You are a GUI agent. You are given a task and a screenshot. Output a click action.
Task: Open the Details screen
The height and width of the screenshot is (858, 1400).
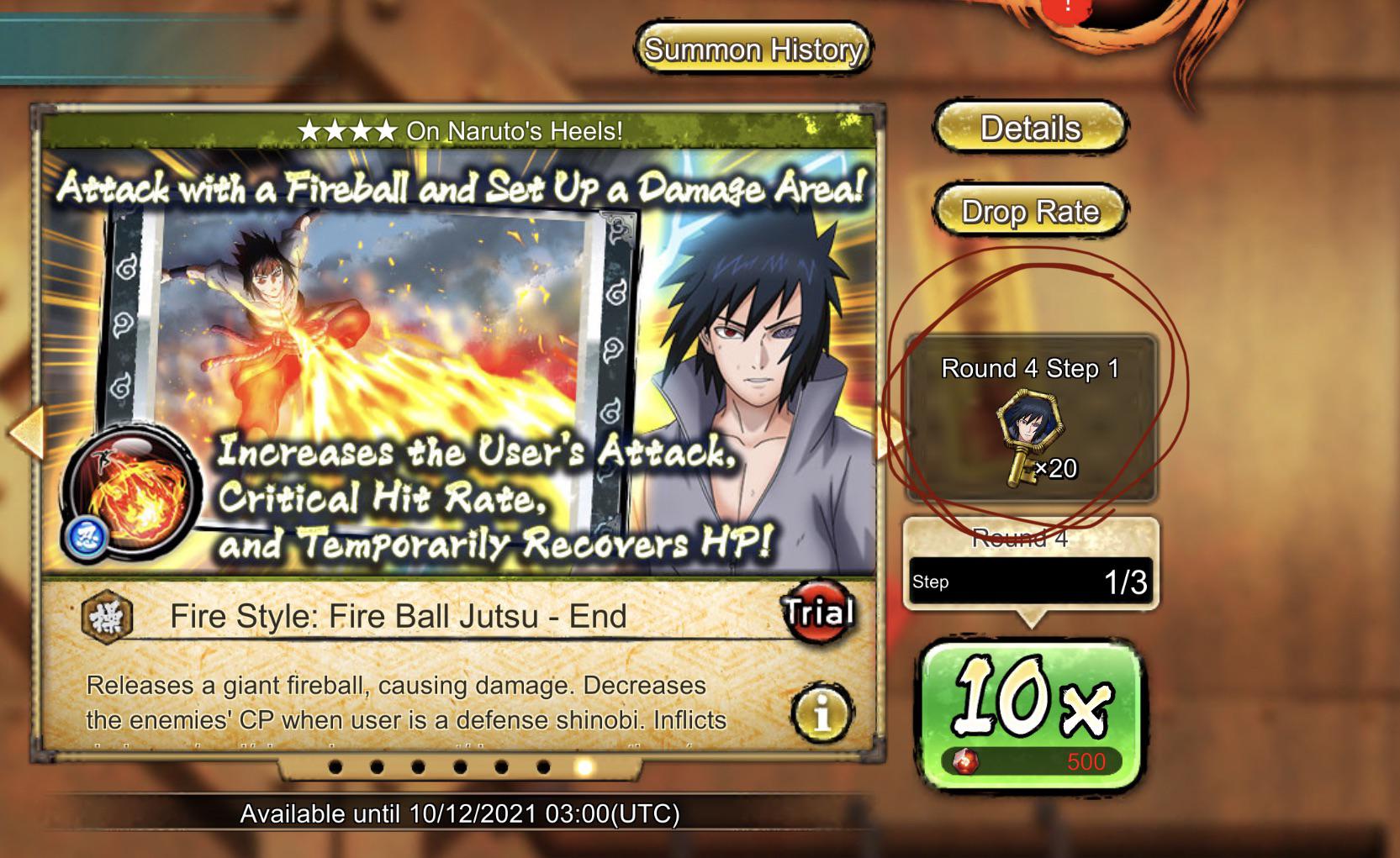point(1029,129)
